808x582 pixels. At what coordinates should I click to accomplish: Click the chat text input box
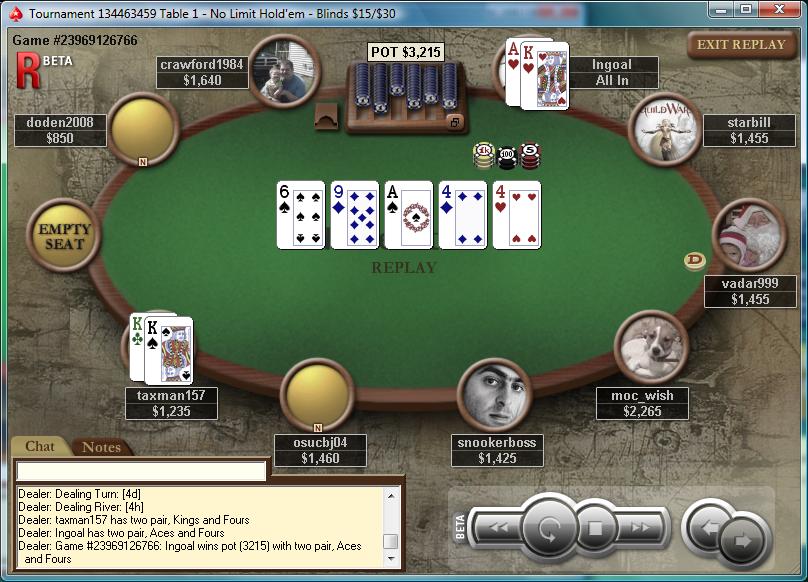click(141, 470)
